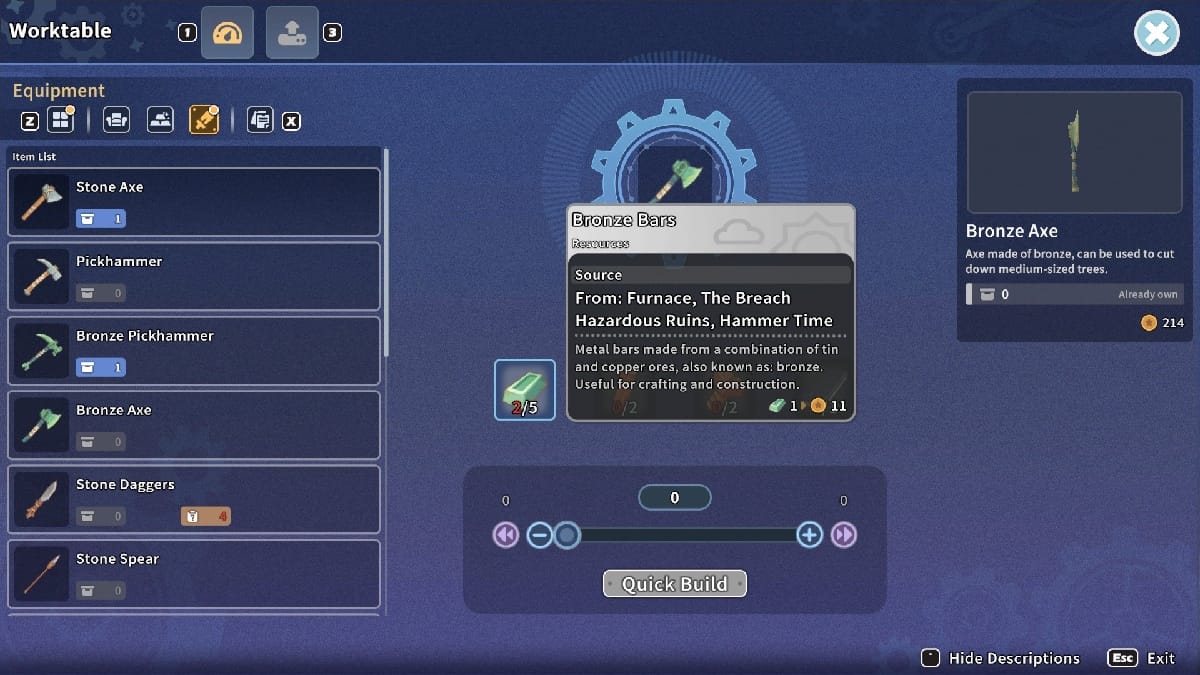Increase craft quantity with plus button
1200x675 pixels.
tap(809, 535)
